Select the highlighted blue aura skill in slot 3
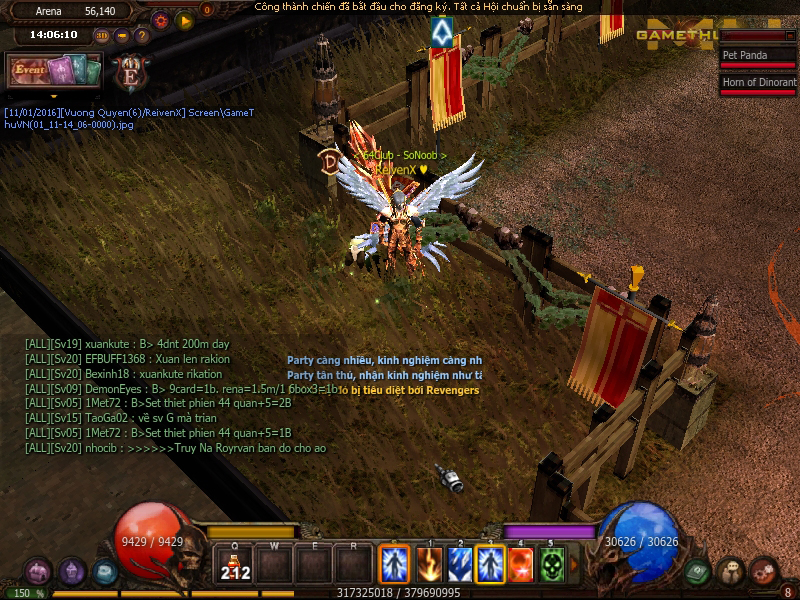 coord(490,564)
